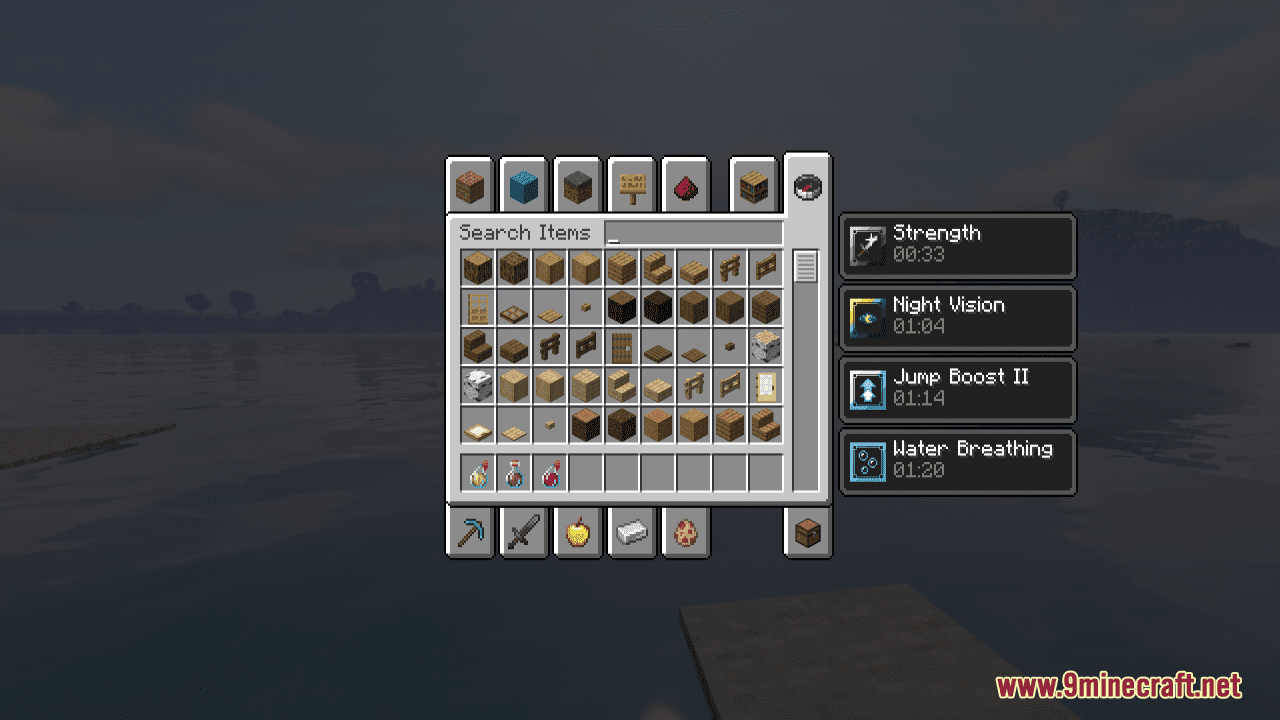
Task: Click the Strength effect icon
Action: [867, 246]
